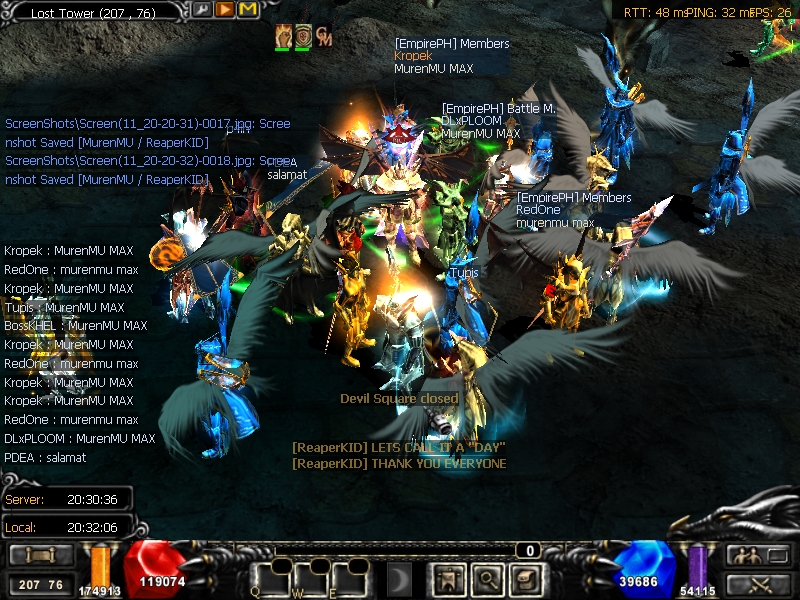Click the orange play arrow button
Viewport: 800px width, 600px height.
225,10
